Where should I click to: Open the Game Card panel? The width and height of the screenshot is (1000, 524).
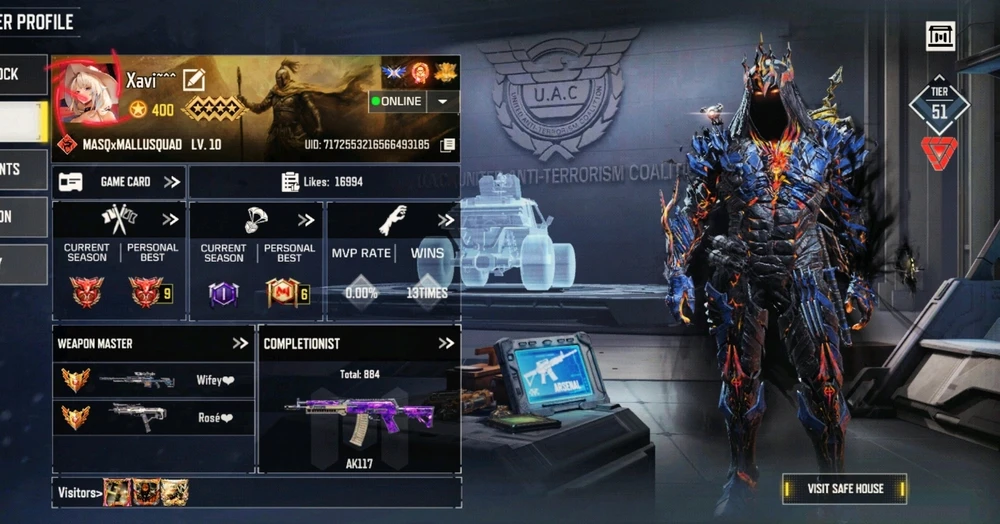[x=119, y=182]
